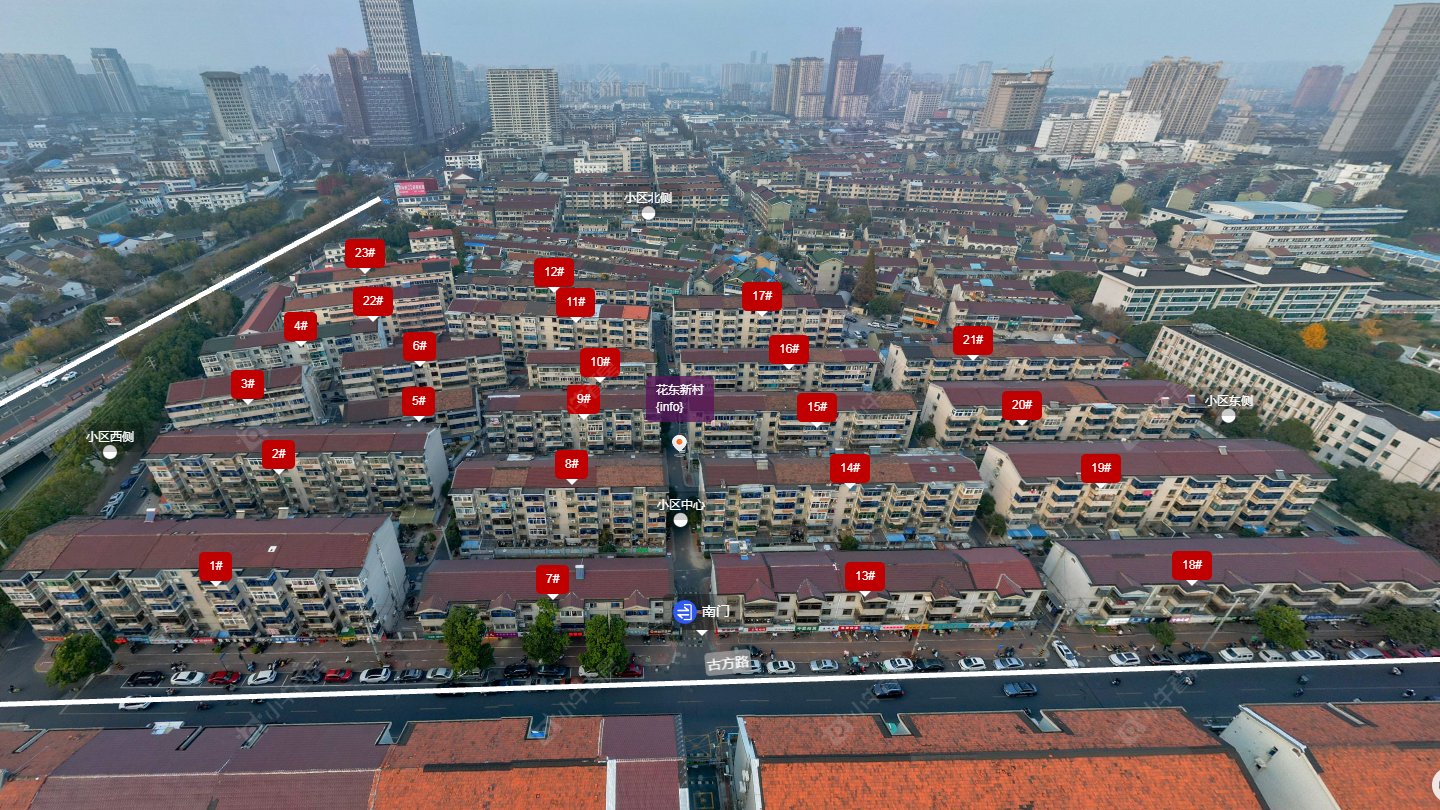Click the blue 南门 gate icon
Image resolution: width=1440 pixels, height=810 pixels.
[685, 612]
